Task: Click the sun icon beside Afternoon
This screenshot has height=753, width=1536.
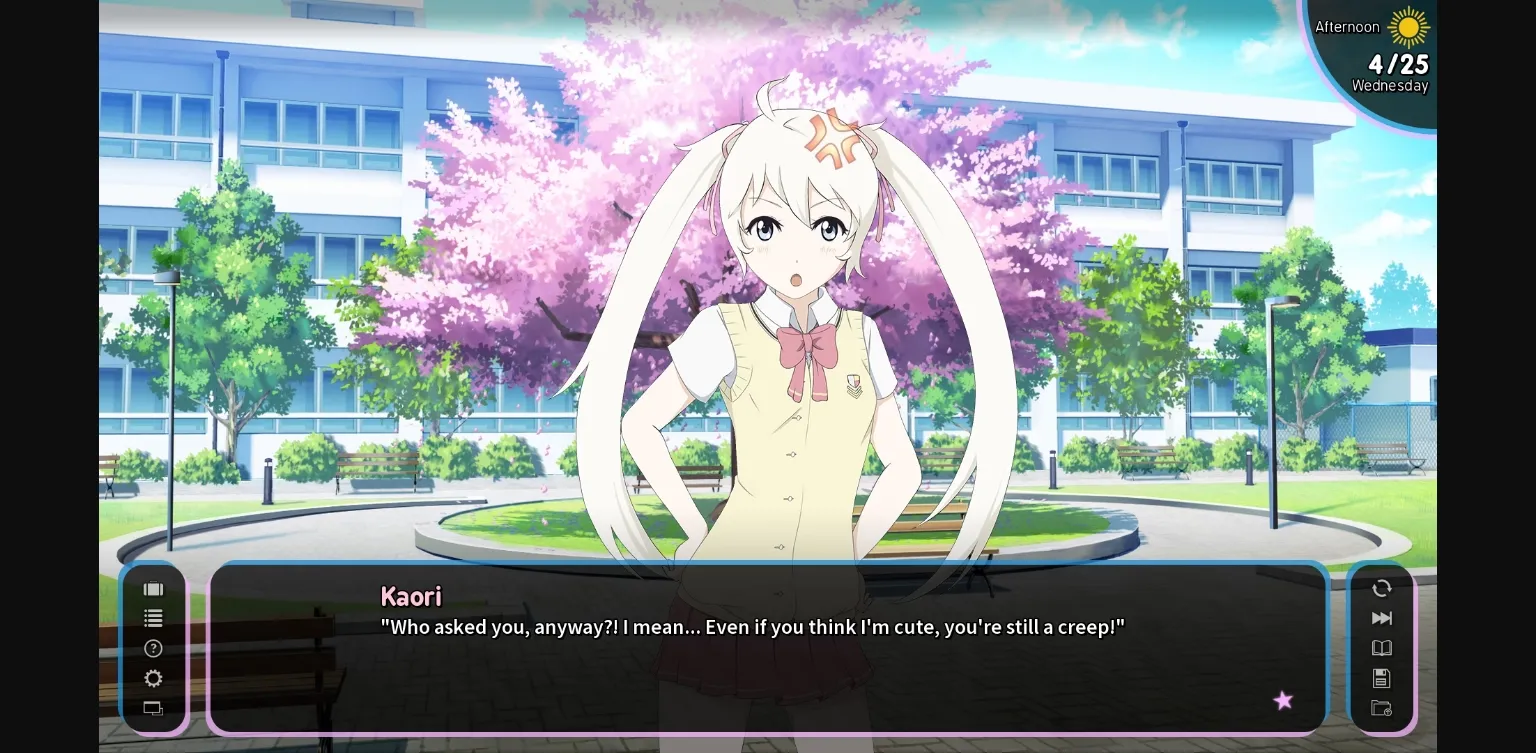Action: pyautogui.click(x=1411, y=28)
